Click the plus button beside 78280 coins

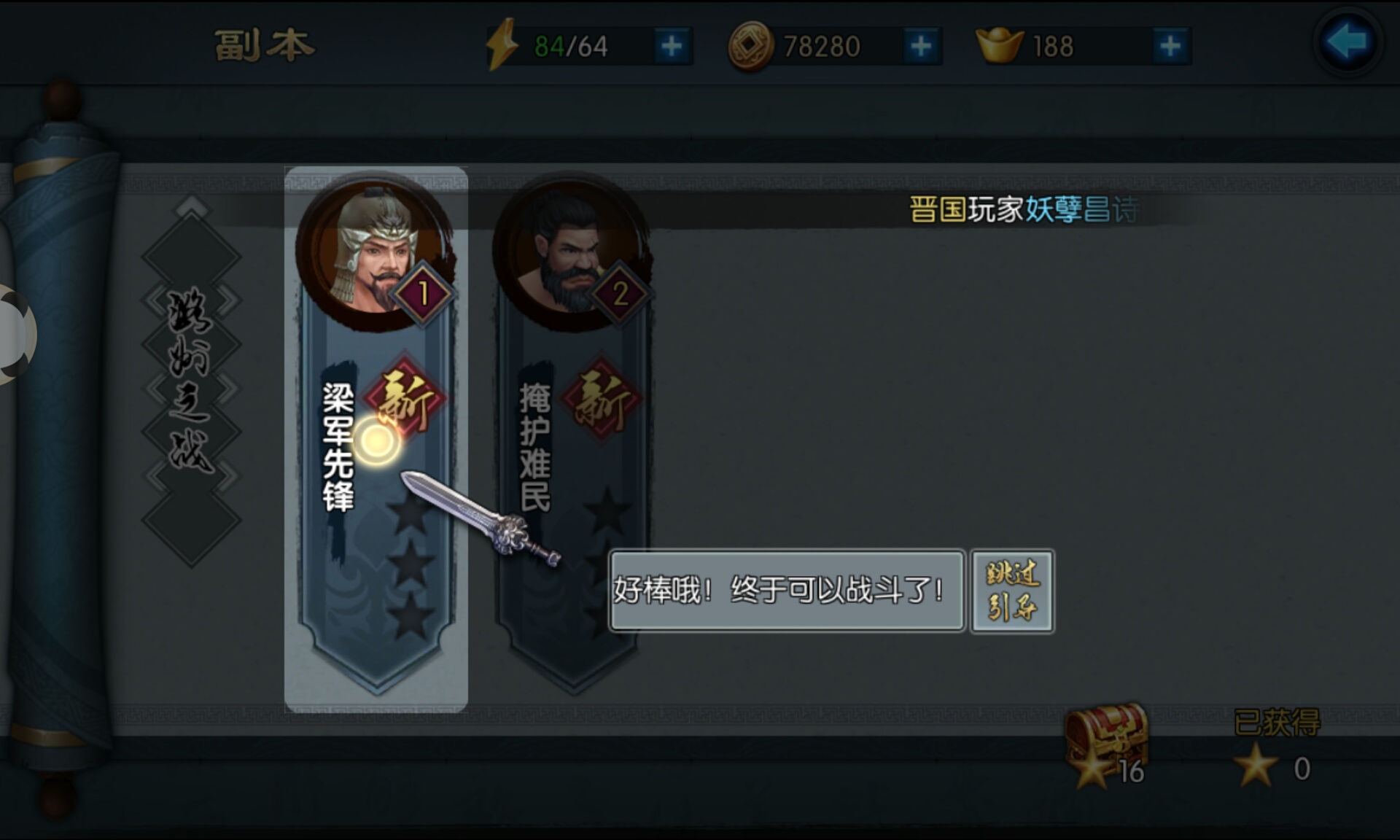tap(921, 45)
